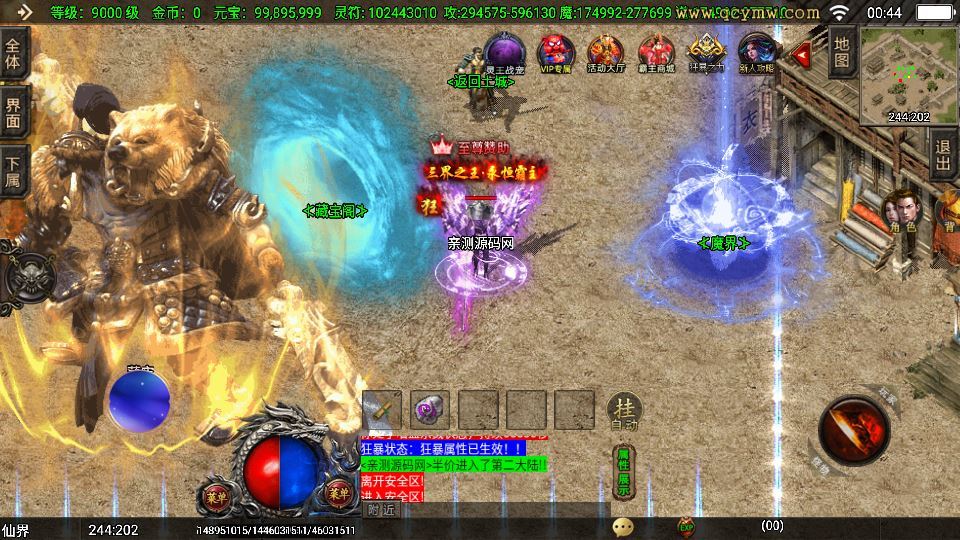Select the 全体 tab on left
Viewport: 960px width, 540px height.
14,50
